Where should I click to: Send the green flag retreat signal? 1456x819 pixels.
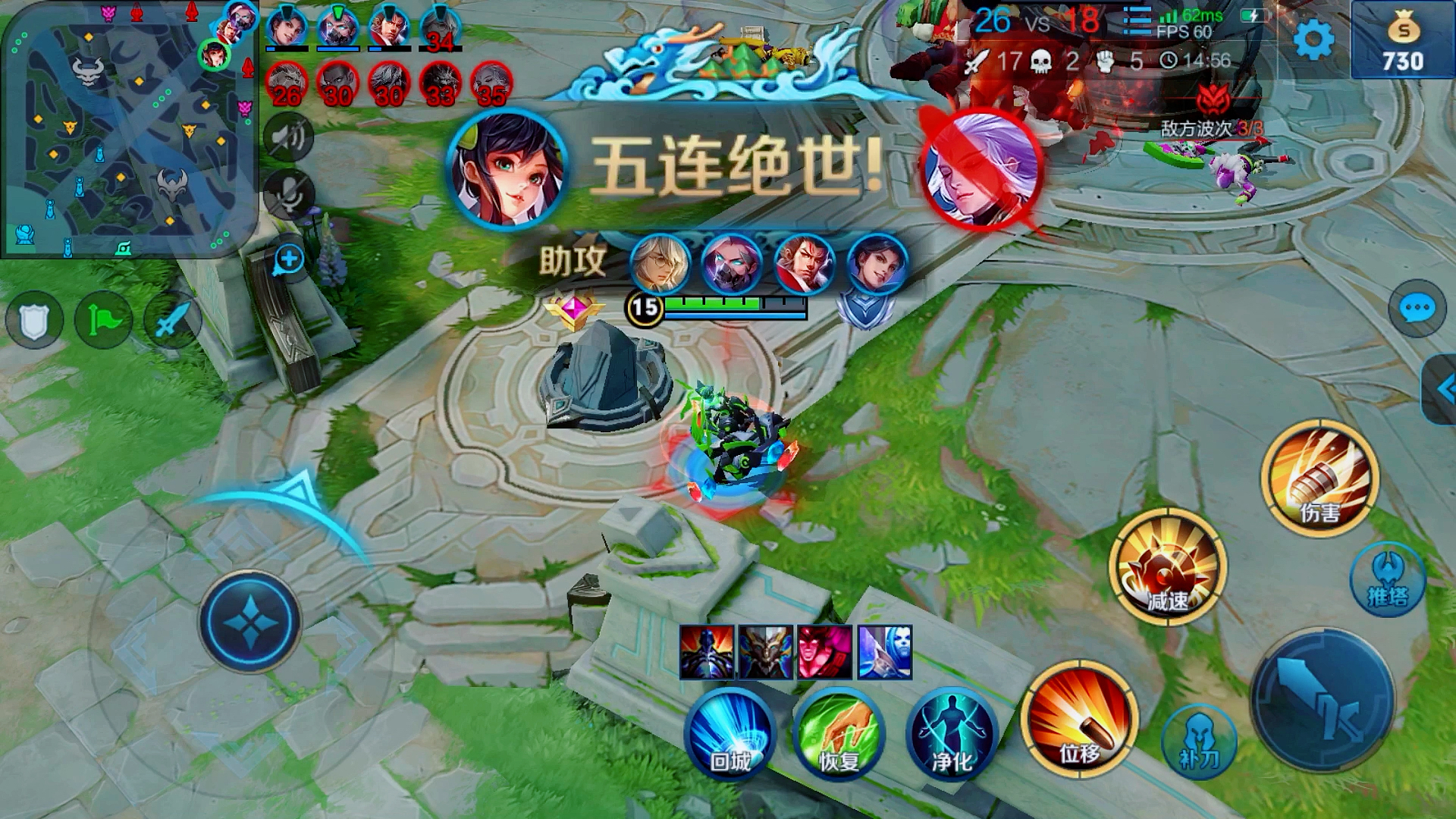pos(105,320)
